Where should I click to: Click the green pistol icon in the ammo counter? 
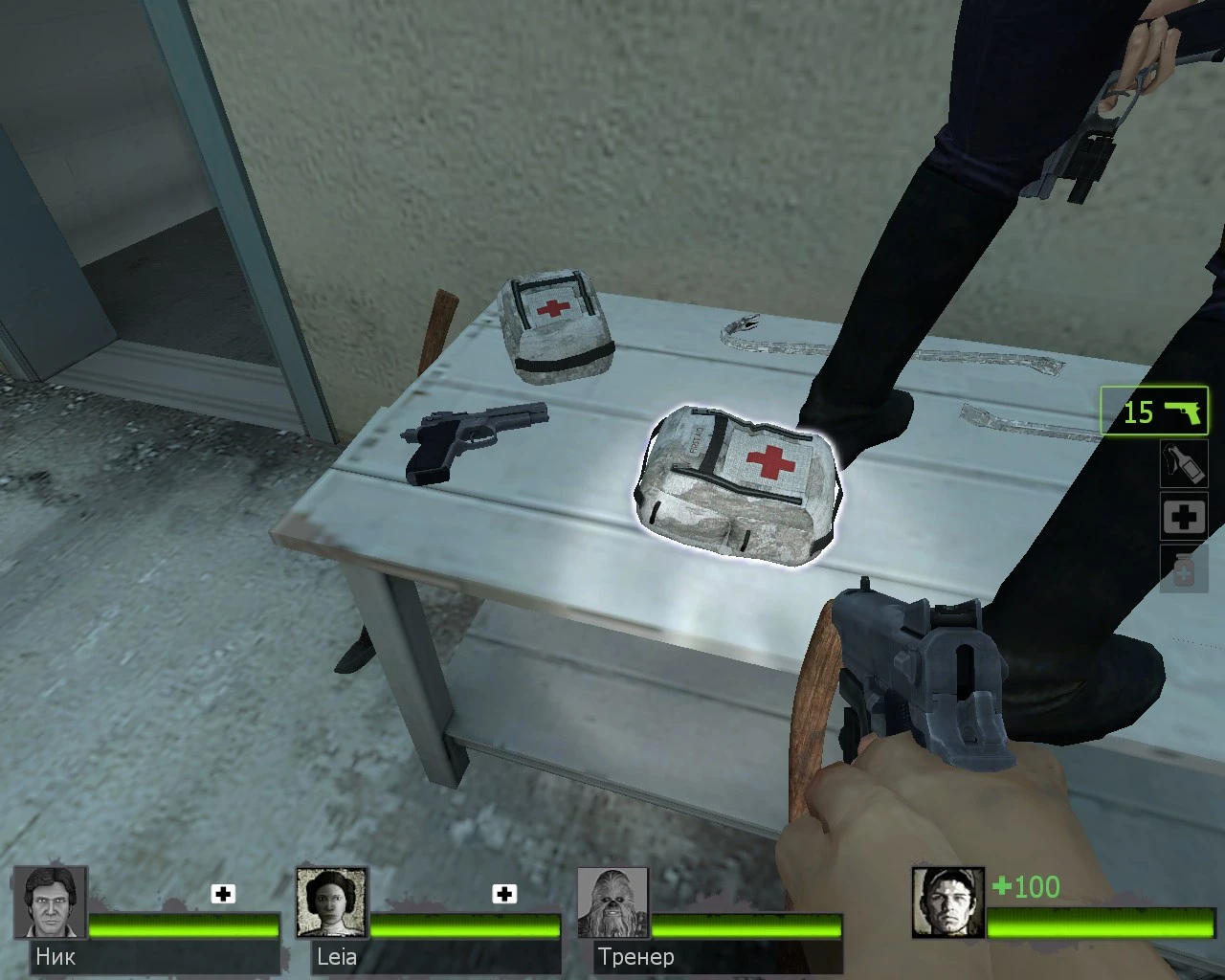click(x=1184, y=412)
